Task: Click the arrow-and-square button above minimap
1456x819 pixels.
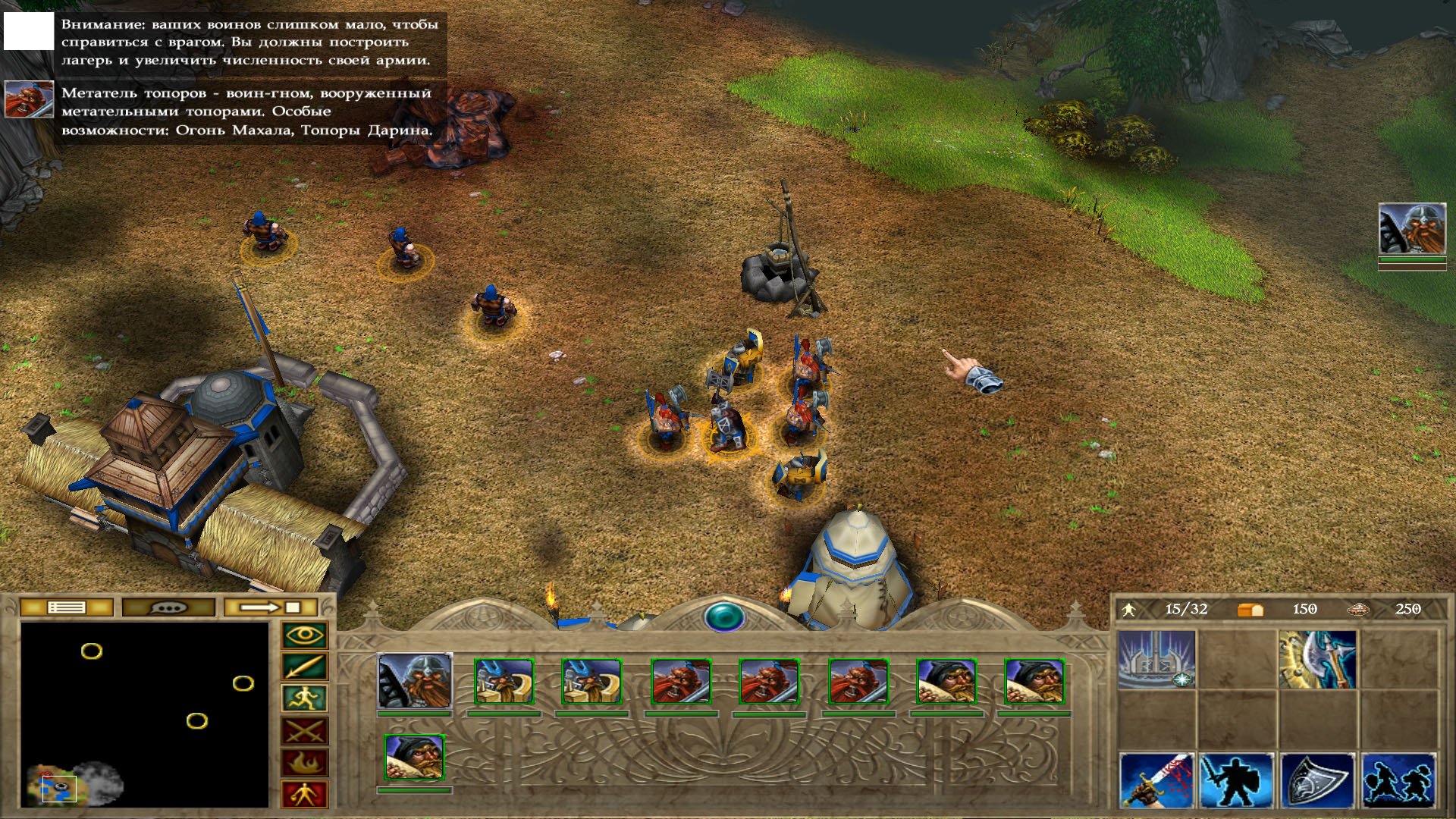Action: tap(271, 607)
